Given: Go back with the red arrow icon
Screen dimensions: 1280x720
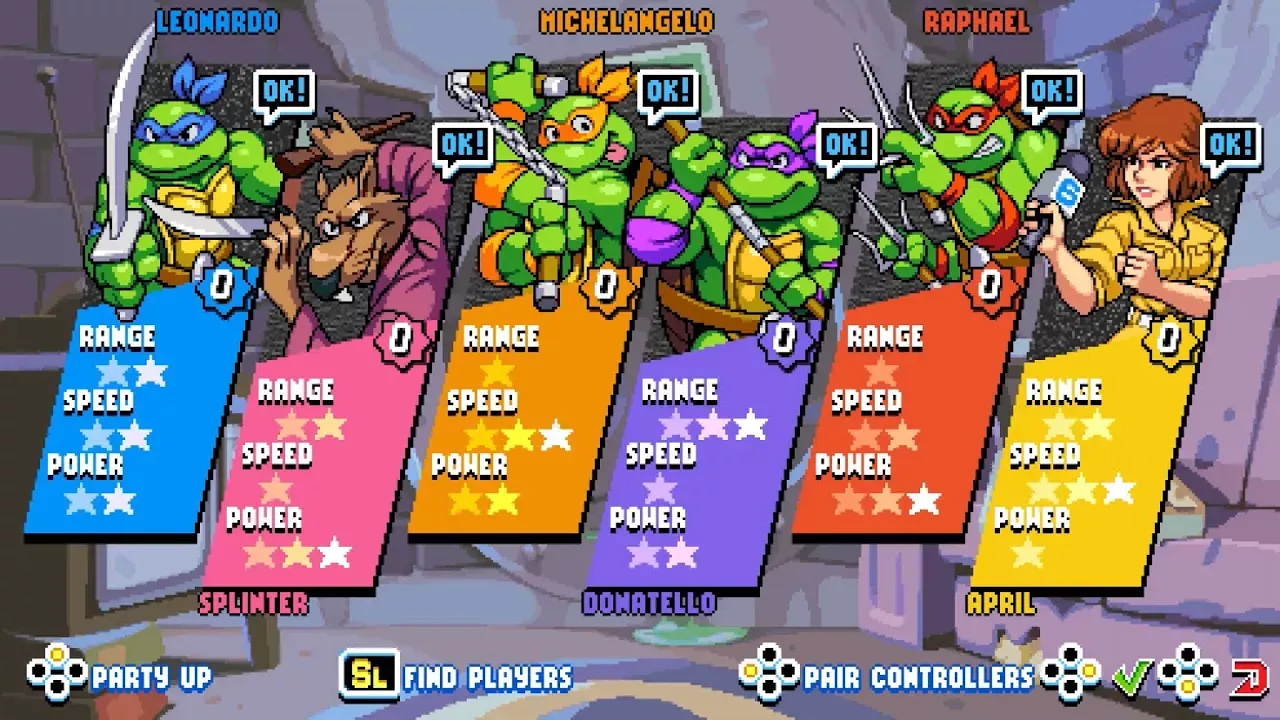Looking at the screenshot, I should pos(1249,677).
